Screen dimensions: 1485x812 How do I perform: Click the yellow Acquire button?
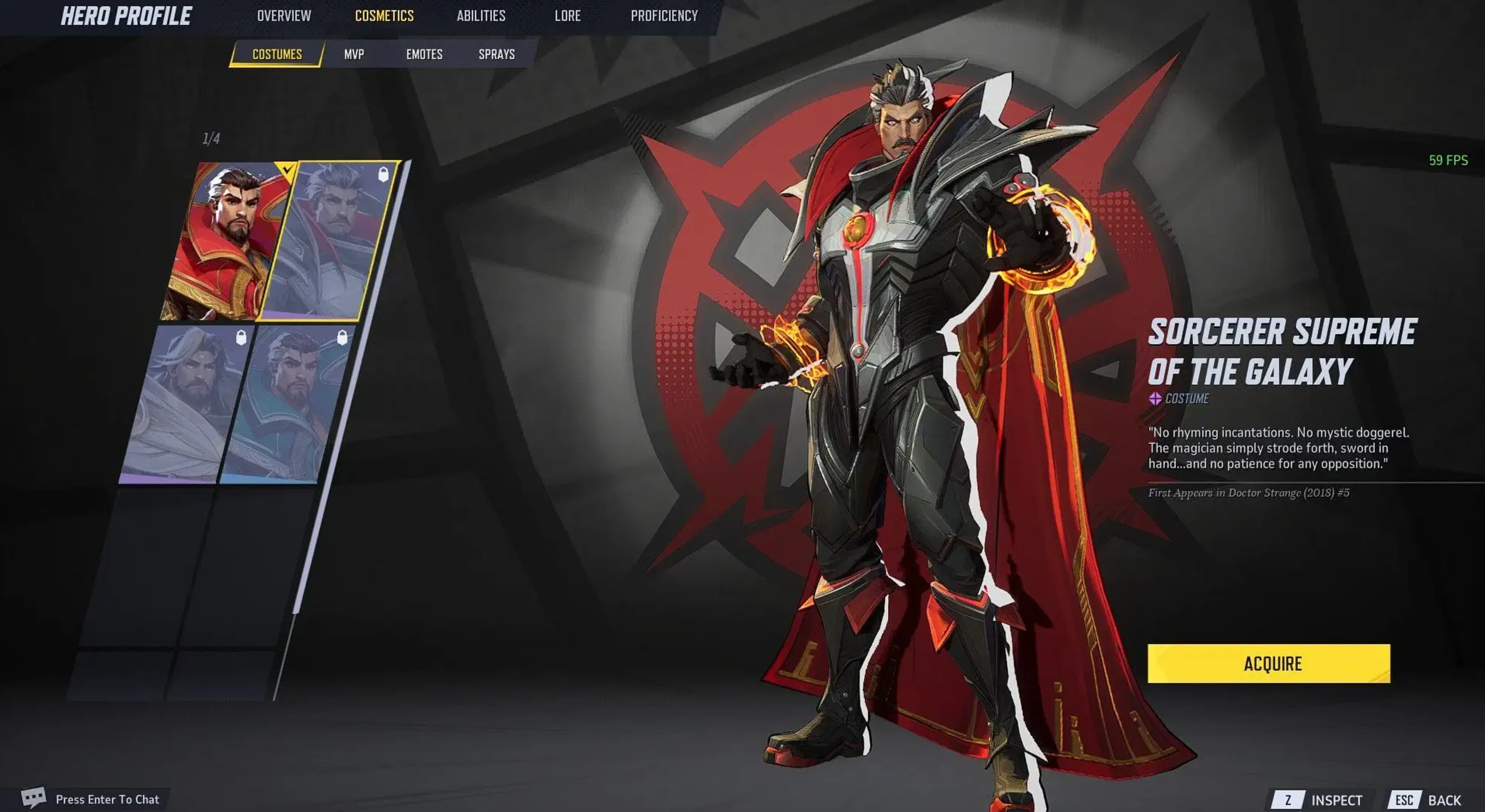(x=1268, y=663)
